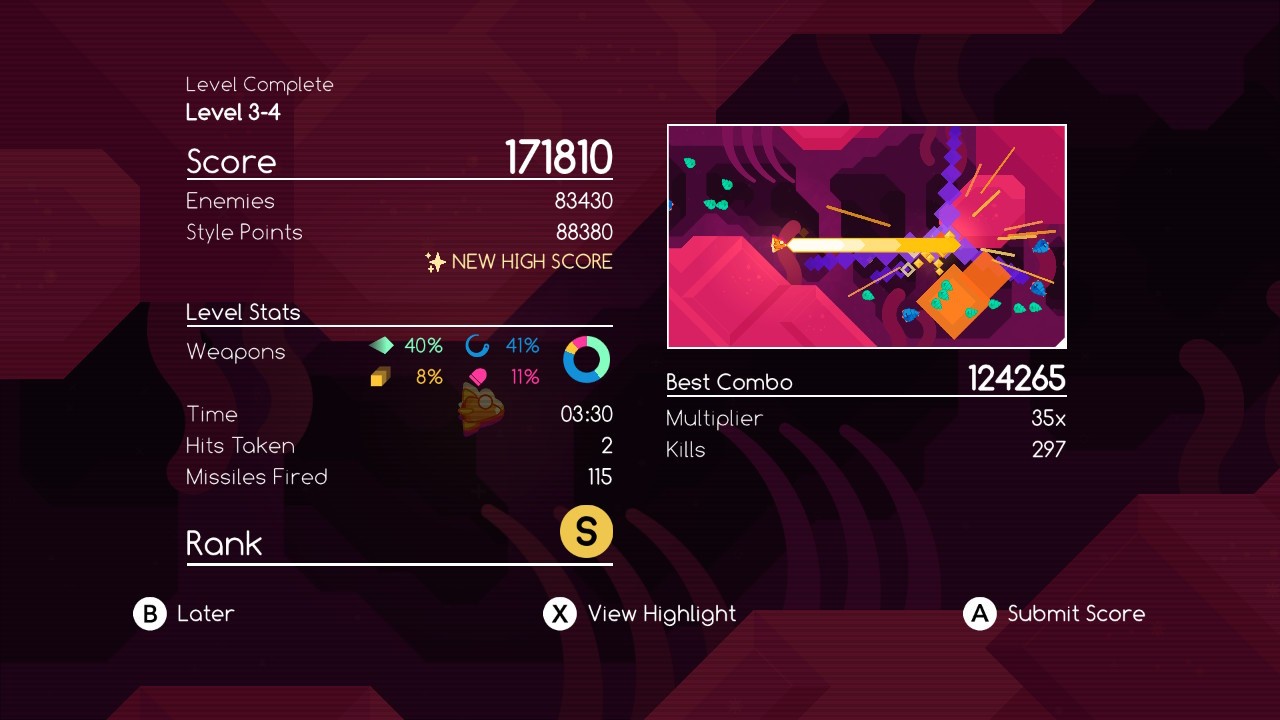The image size is (1280, 720).
Task: Click the orange ship emblem under the weapon stats
Action: 480,410
